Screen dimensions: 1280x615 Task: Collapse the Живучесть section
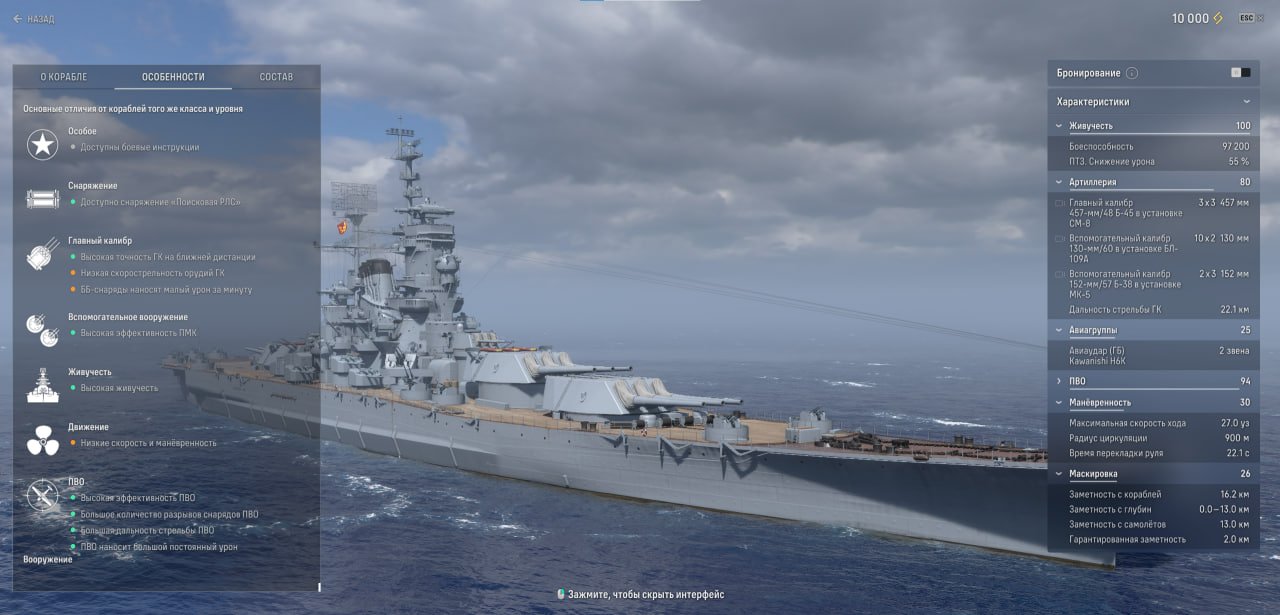[1060, 126]
